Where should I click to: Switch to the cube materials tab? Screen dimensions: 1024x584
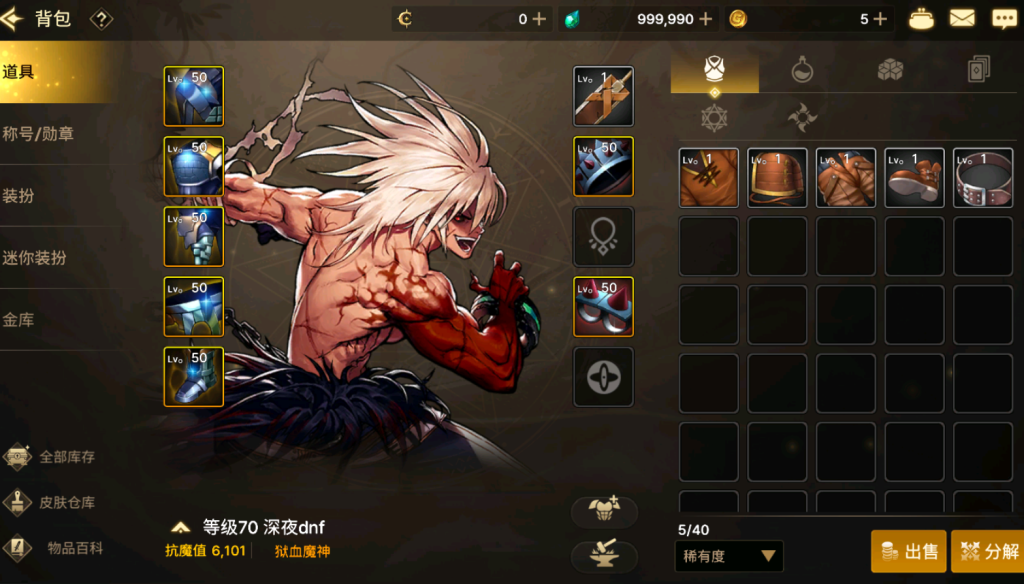(890, 69)
